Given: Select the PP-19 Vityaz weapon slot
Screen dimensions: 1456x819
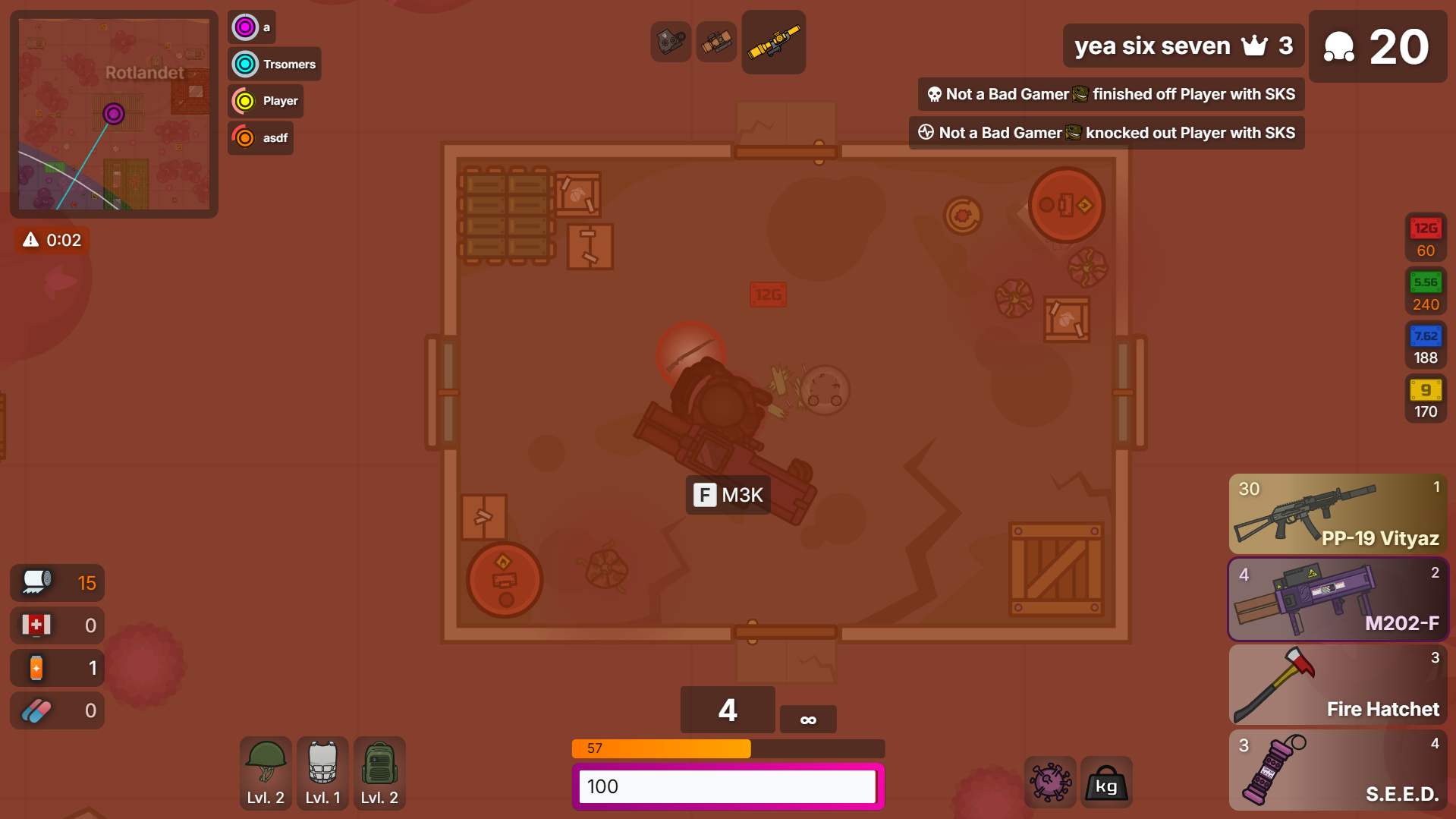Looking at the screenshot, I should click(x=1338, y=514).
